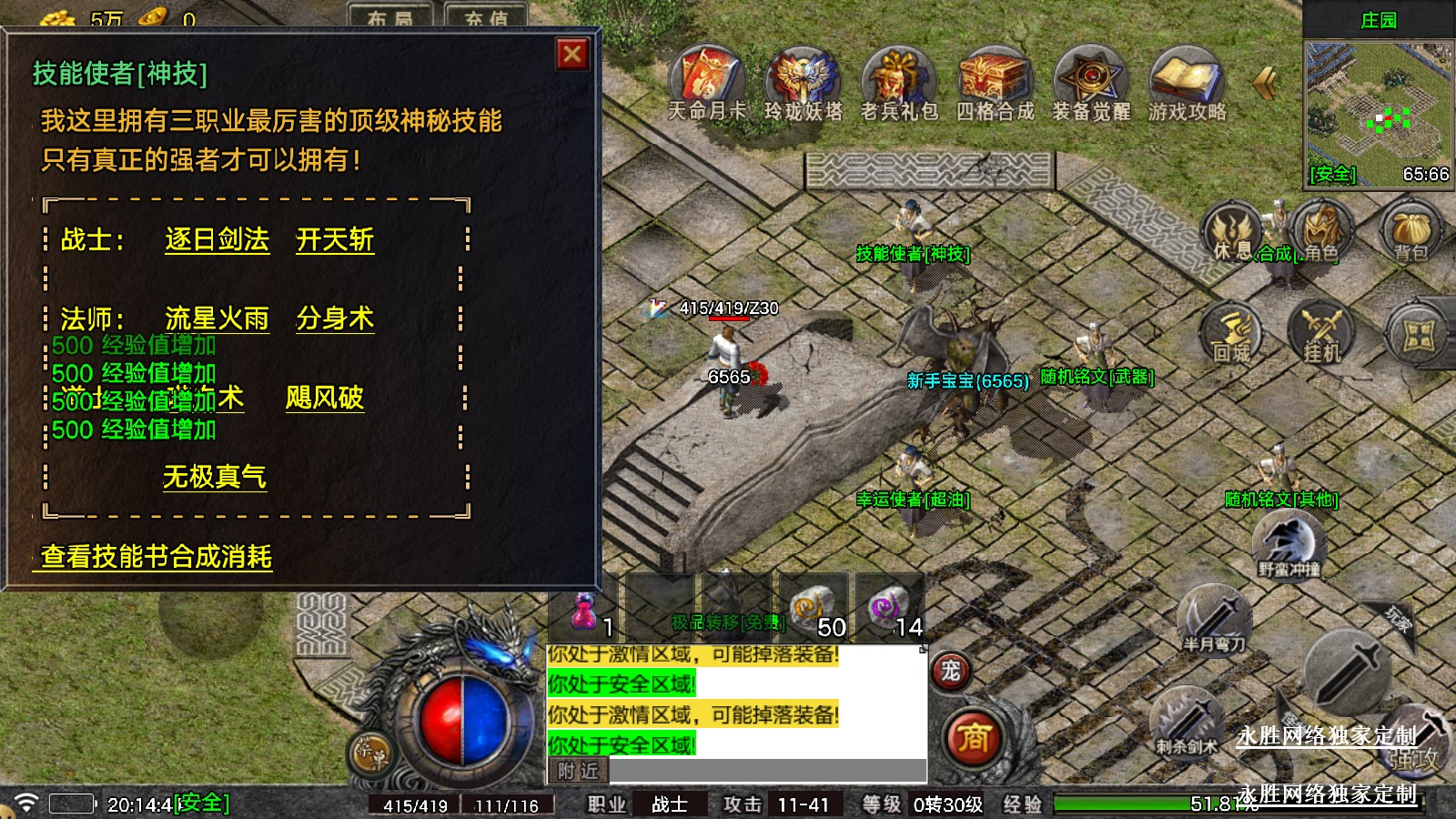The image size is (1456, 819).
Task: Open the 背包 backpack icon
Action: (1410, 232)
